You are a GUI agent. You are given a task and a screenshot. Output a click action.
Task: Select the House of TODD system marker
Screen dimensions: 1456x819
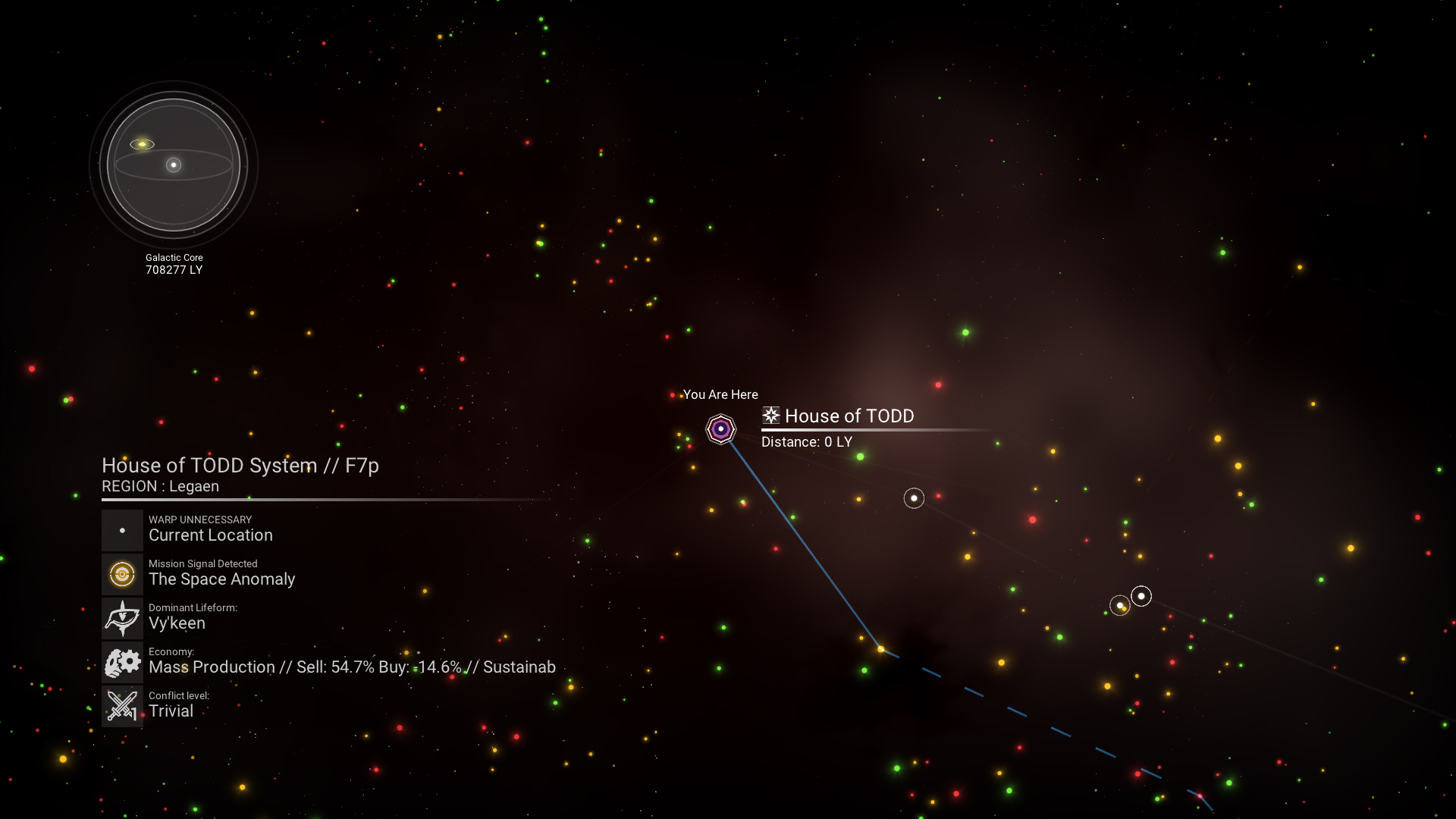tap(720, 429)
